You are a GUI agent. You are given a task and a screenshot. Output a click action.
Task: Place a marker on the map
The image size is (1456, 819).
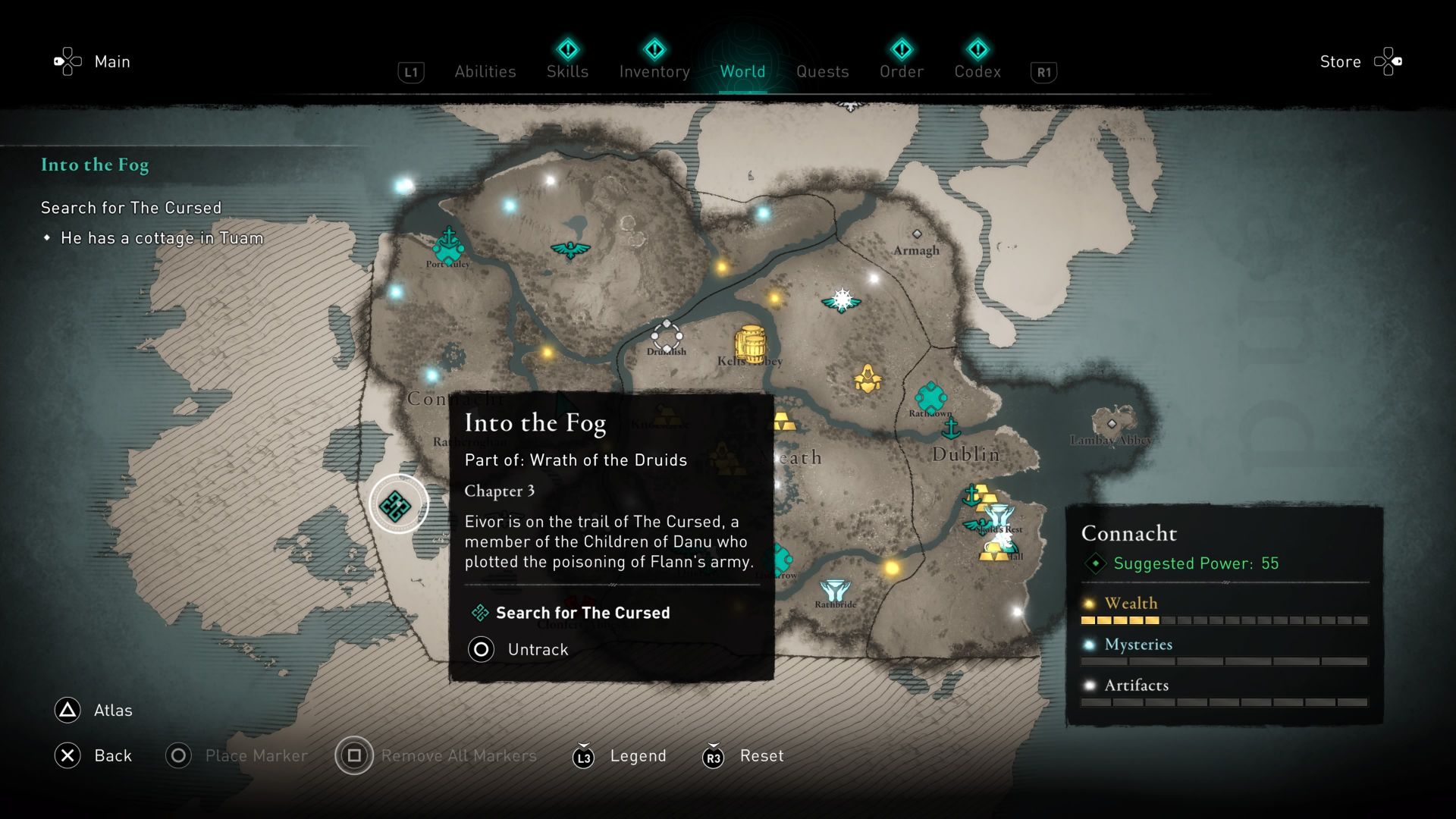[255, 755]
